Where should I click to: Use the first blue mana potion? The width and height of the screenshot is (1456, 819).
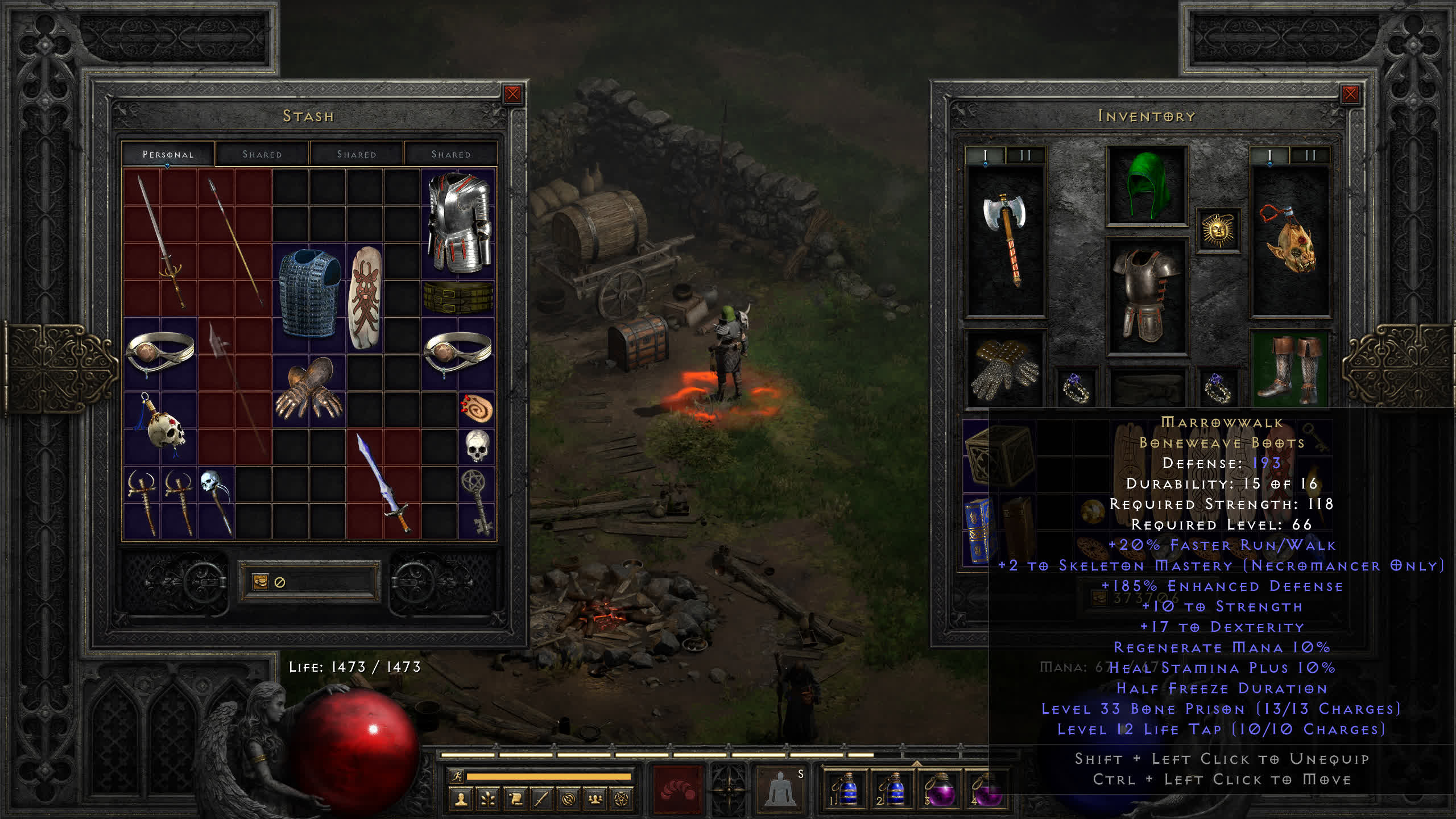click(846, 789)
